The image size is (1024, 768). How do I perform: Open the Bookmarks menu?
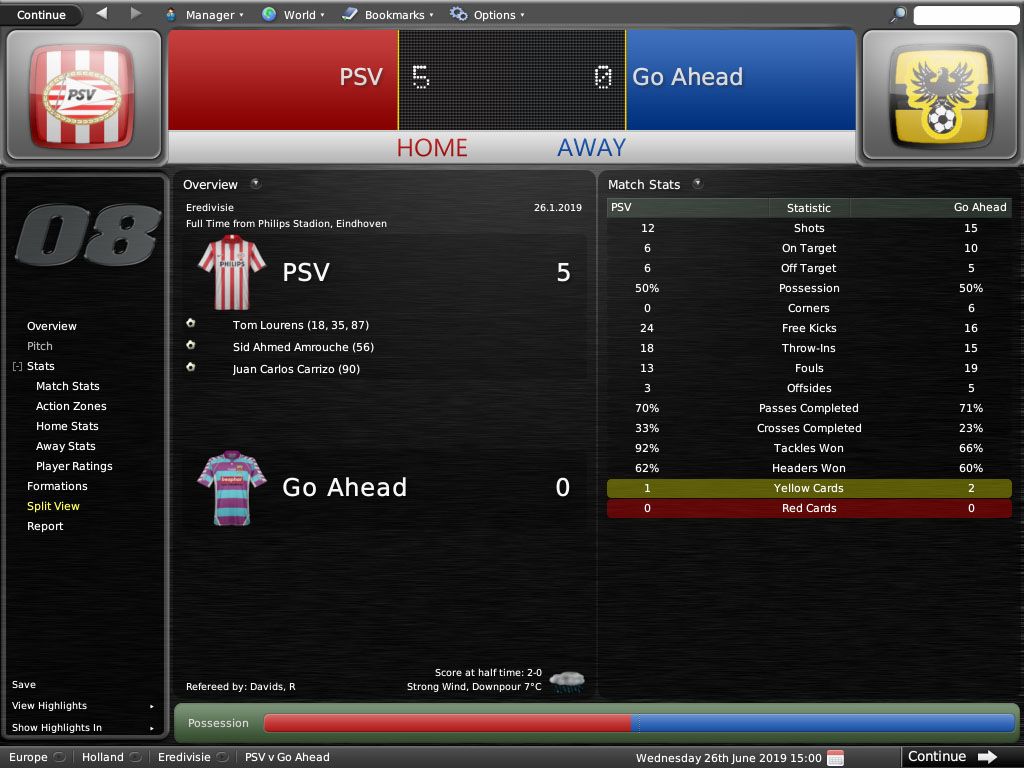pyautogui.click(x=387, y=15)
